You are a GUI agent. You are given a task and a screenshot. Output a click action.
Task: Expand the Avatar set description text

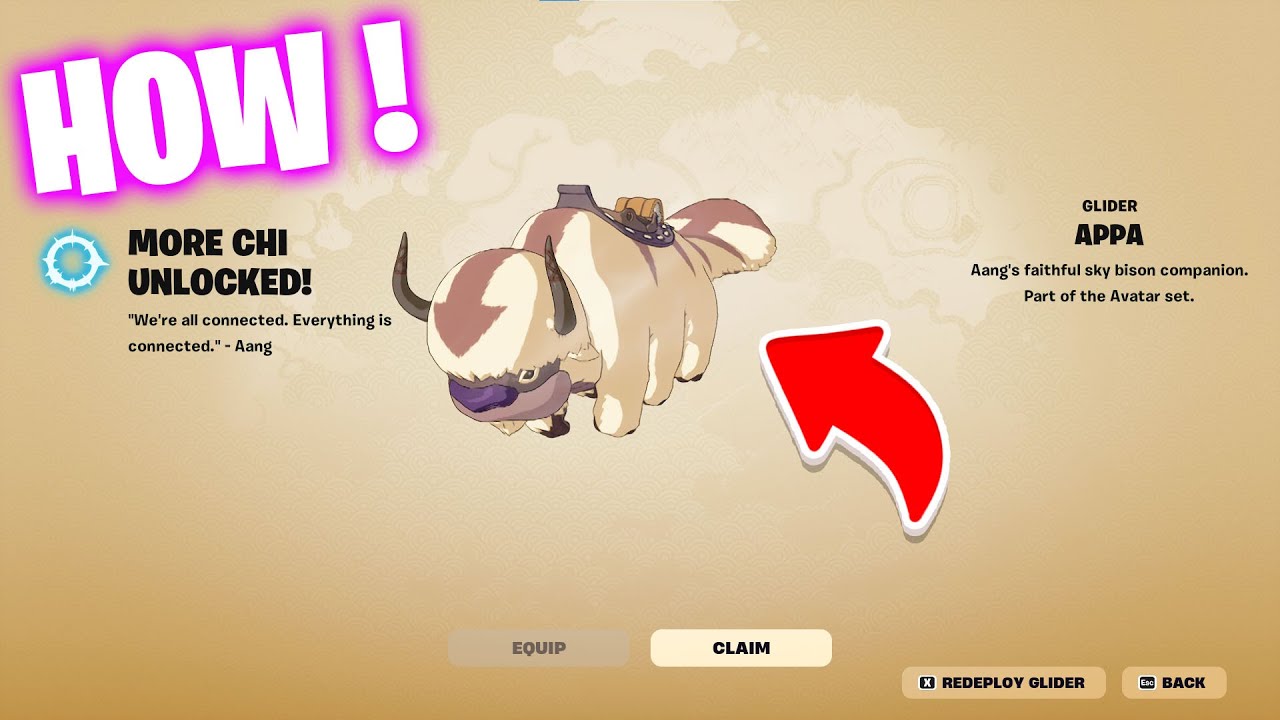tap(1110, 283)
